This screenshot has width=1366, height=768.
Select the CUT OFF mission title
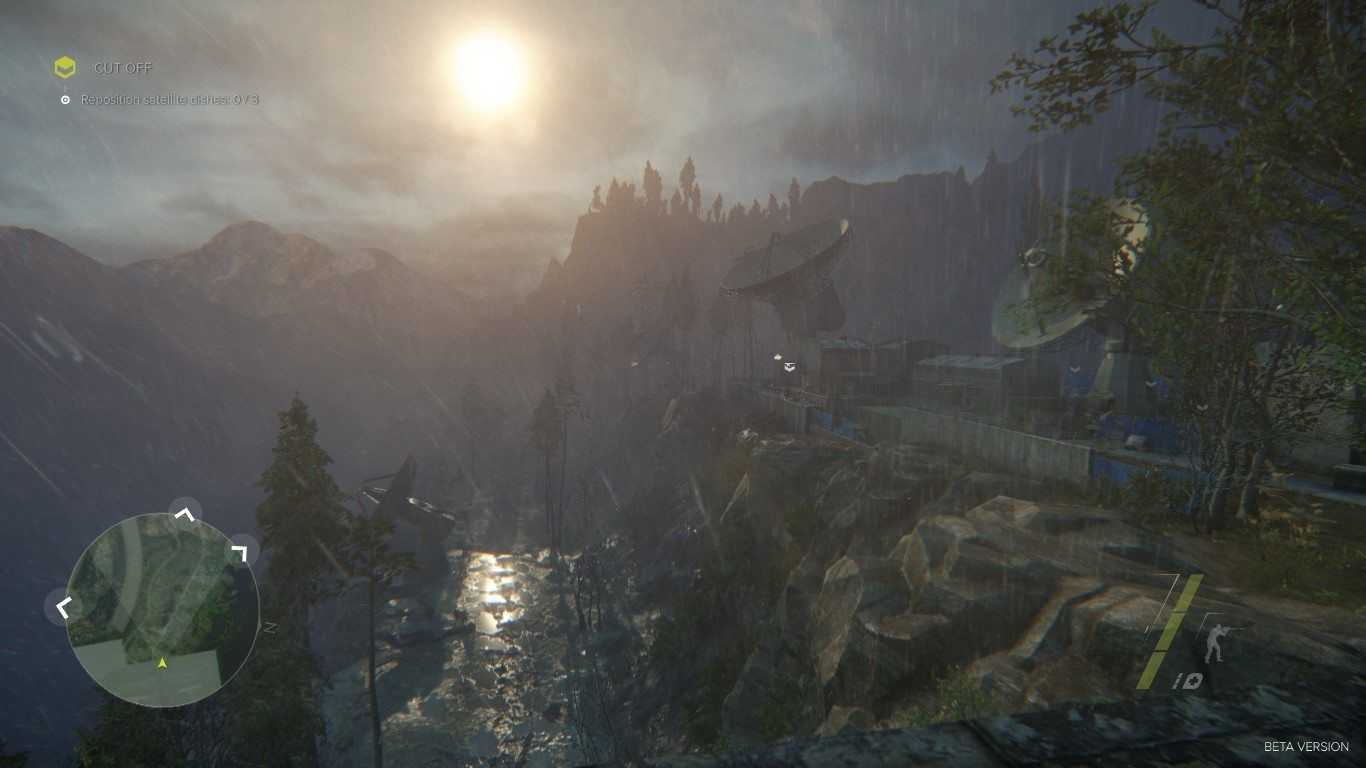[123, 68]
